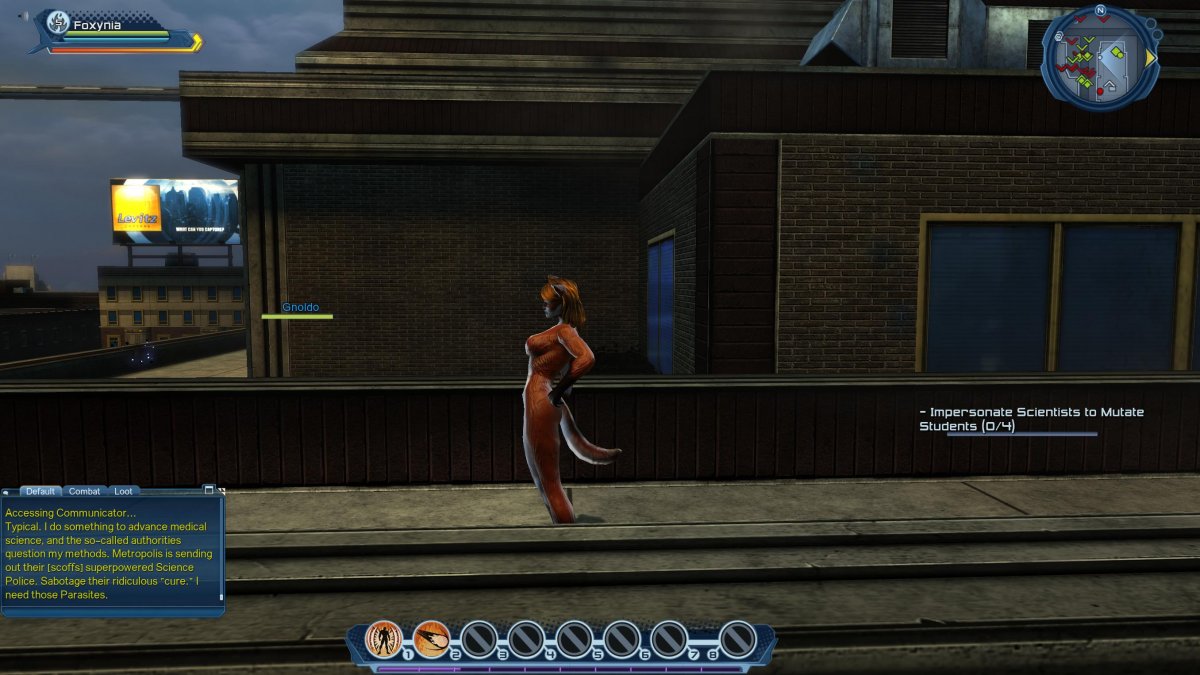Select the Impersonate Scientists objective tracker
The image size is (1200, 675).
[1031, 419]
